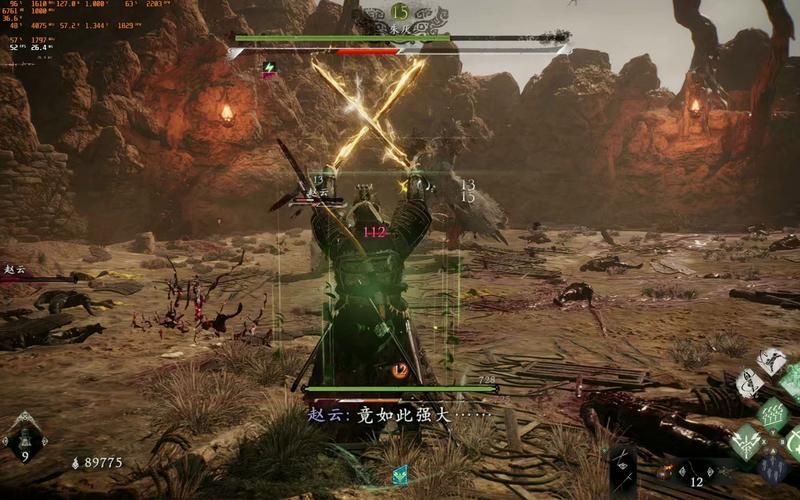
Task: Click the equipped weapon slot with crossed swords
Action: [622, 468]
